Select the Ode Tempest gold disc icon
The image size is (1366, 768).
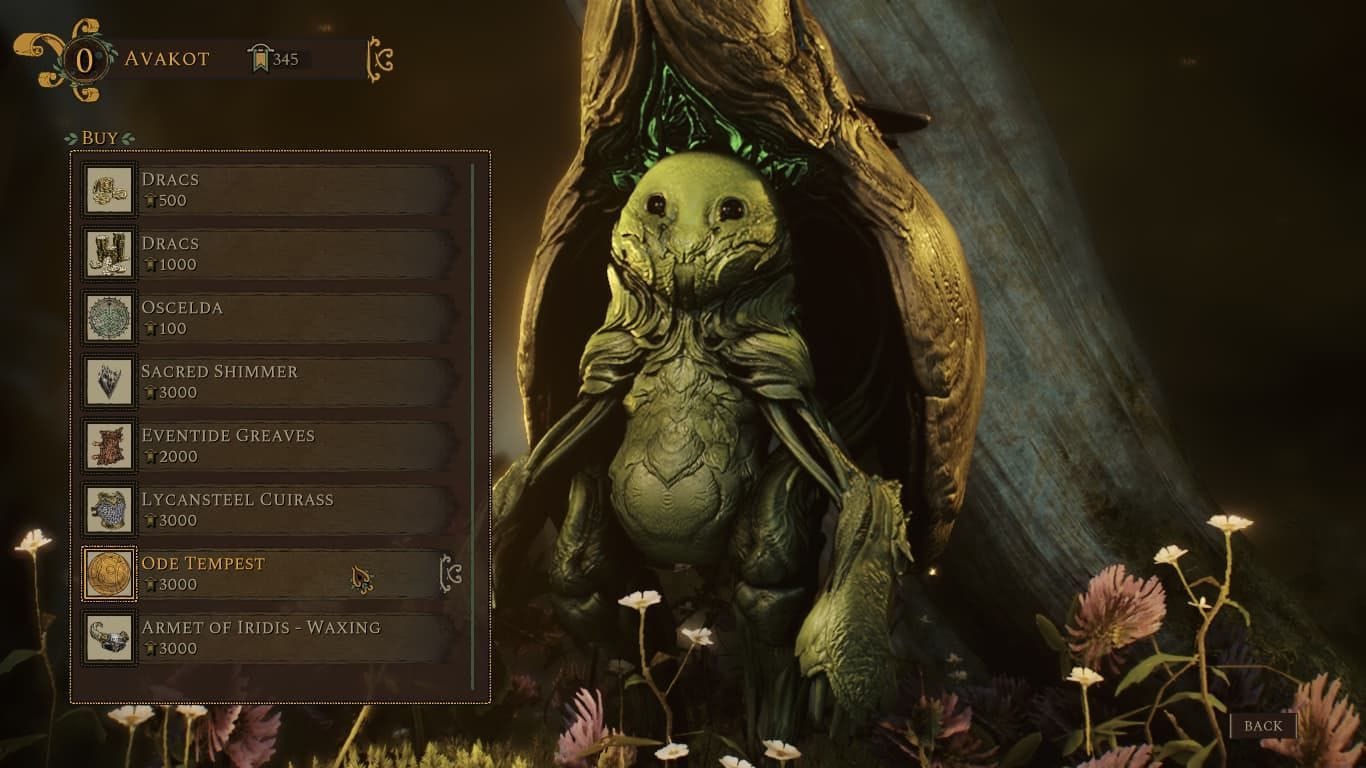click(108, 574)
